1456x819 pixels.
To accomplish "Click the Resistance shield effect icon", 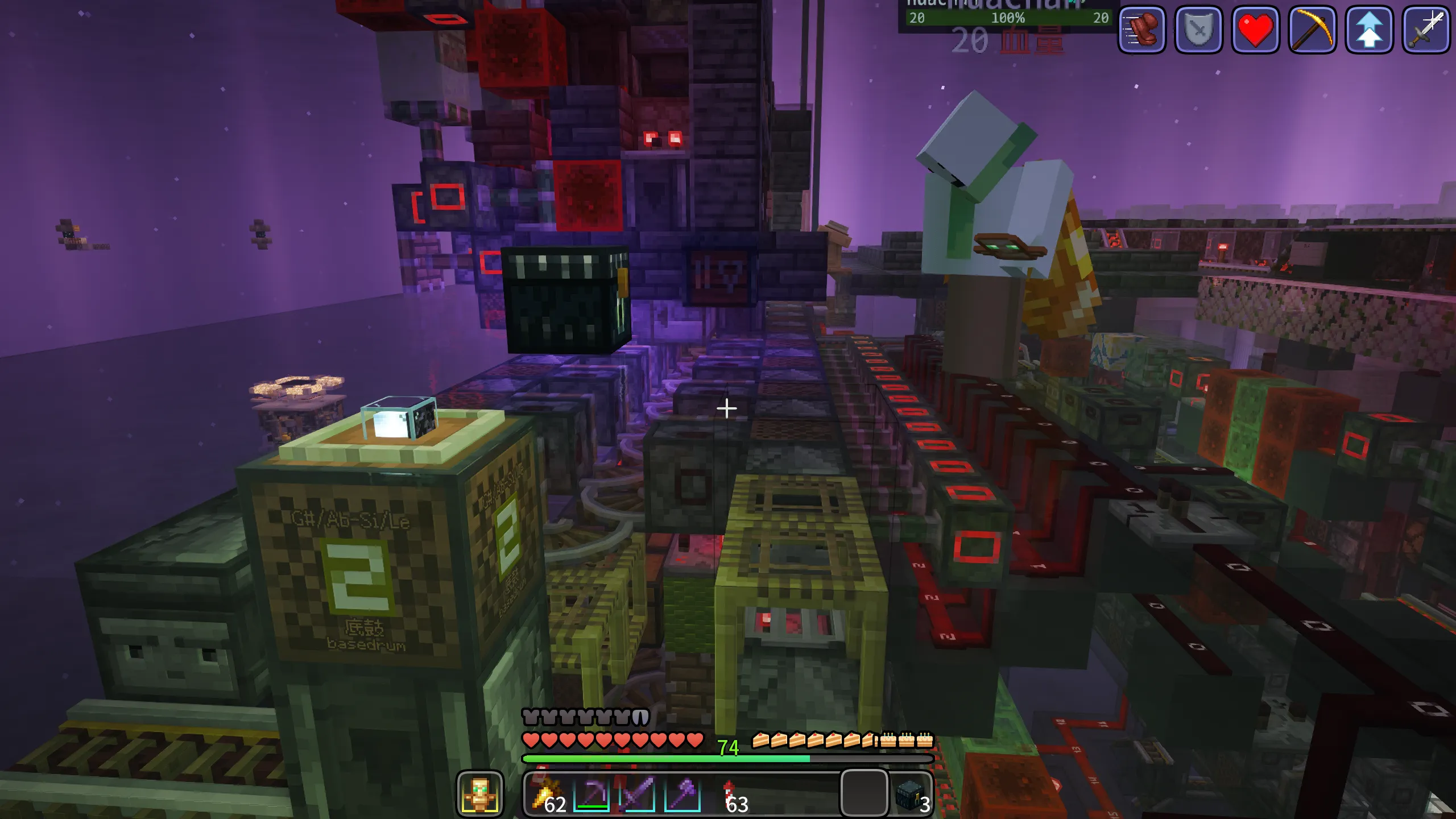I will pyautogui.click(x=1199, y=30).
